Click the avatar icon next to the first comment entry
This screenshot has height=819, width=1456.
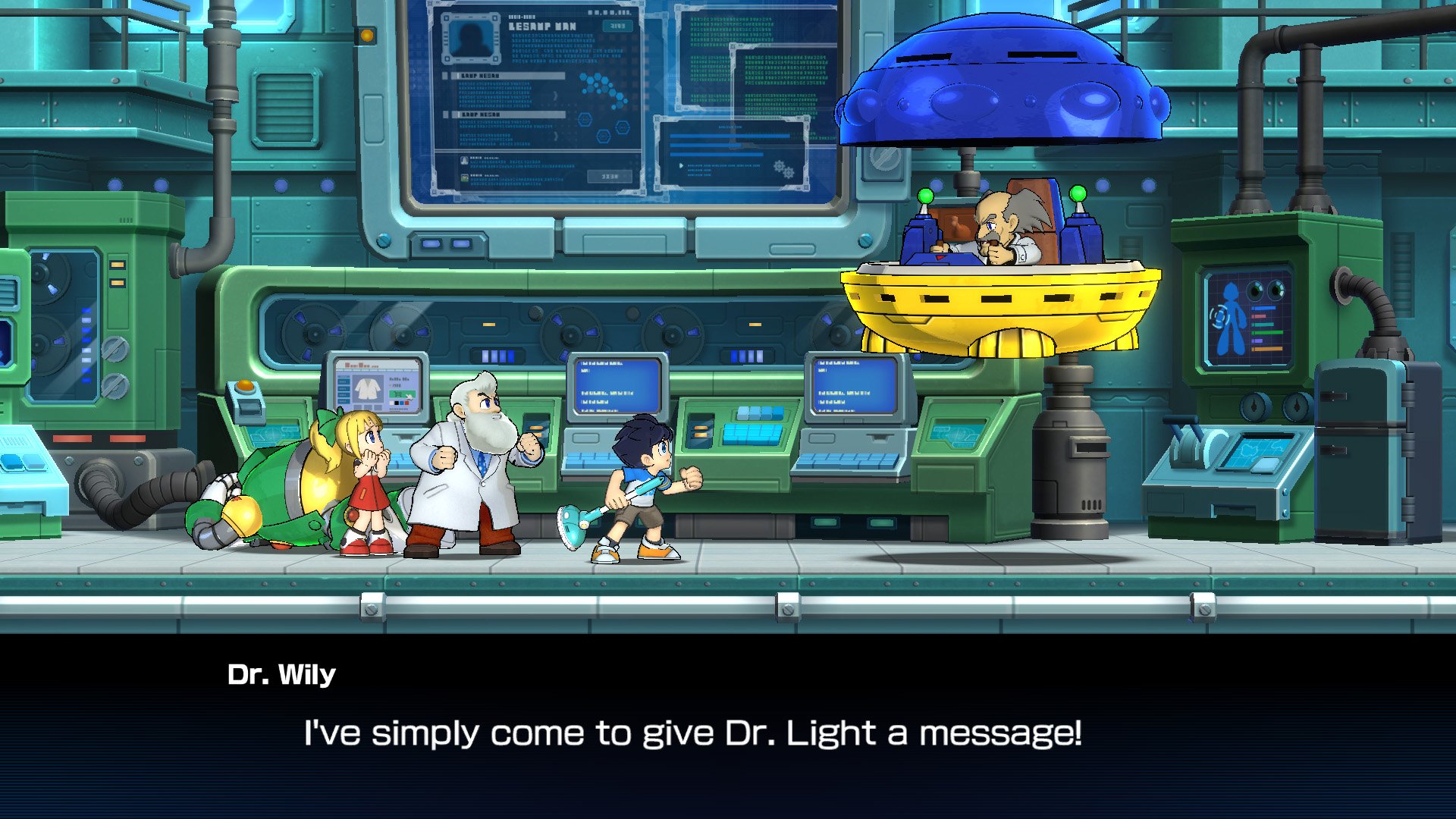pos(465,161)
